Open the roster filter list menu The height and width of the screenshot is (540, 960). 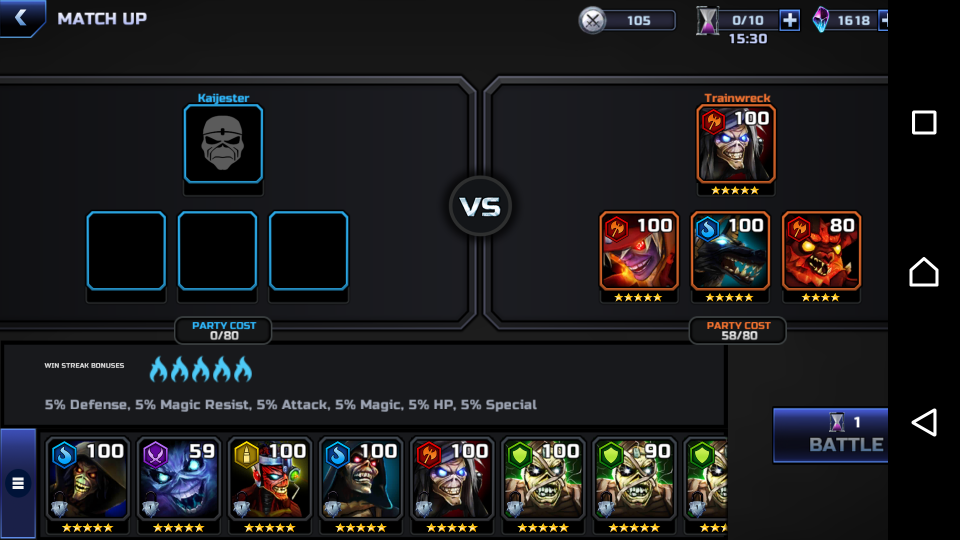[18, 483]
